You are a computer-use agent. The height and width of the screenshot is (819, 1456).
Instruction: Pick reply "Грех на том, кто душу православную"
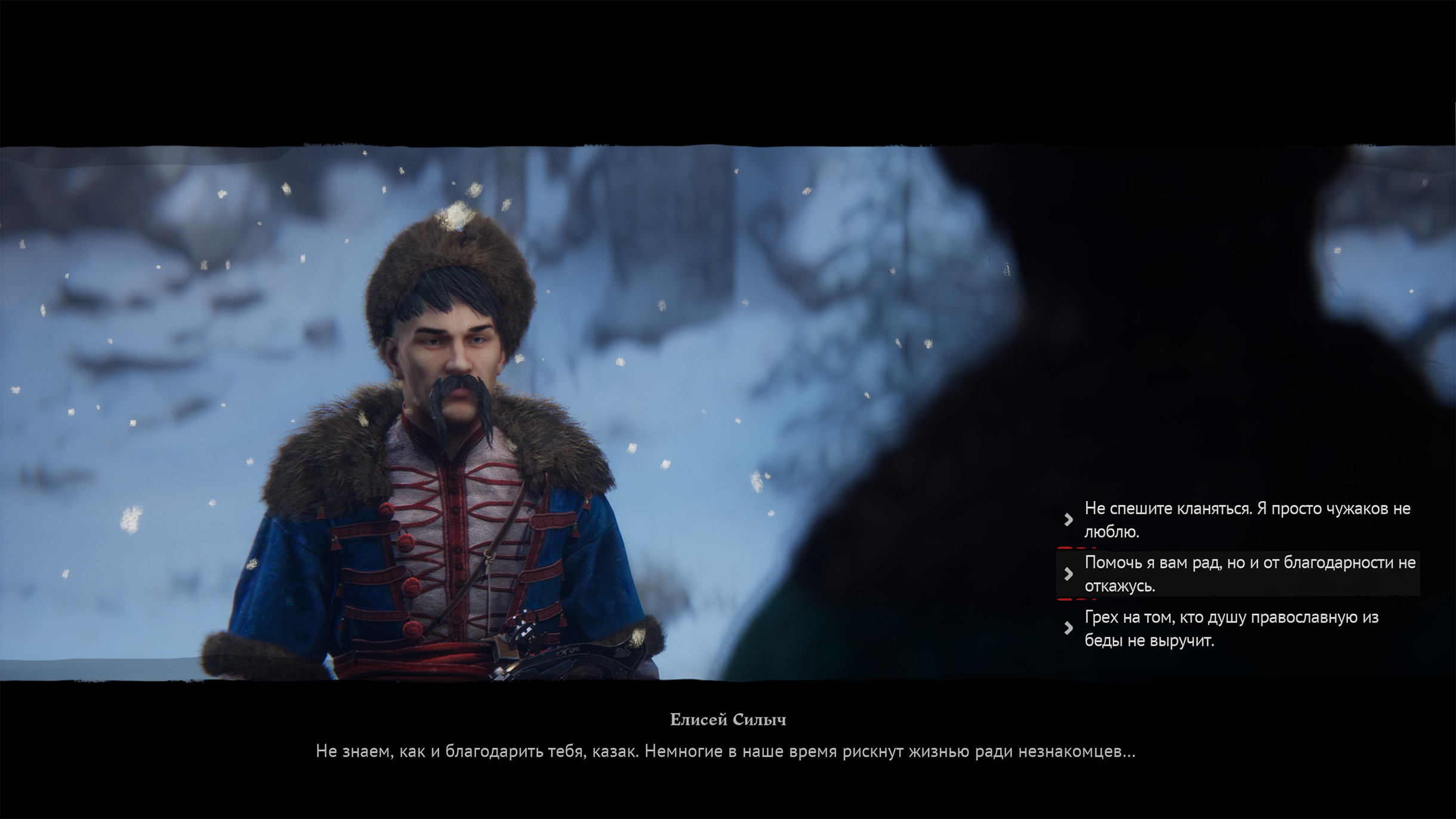[1230, 628]
